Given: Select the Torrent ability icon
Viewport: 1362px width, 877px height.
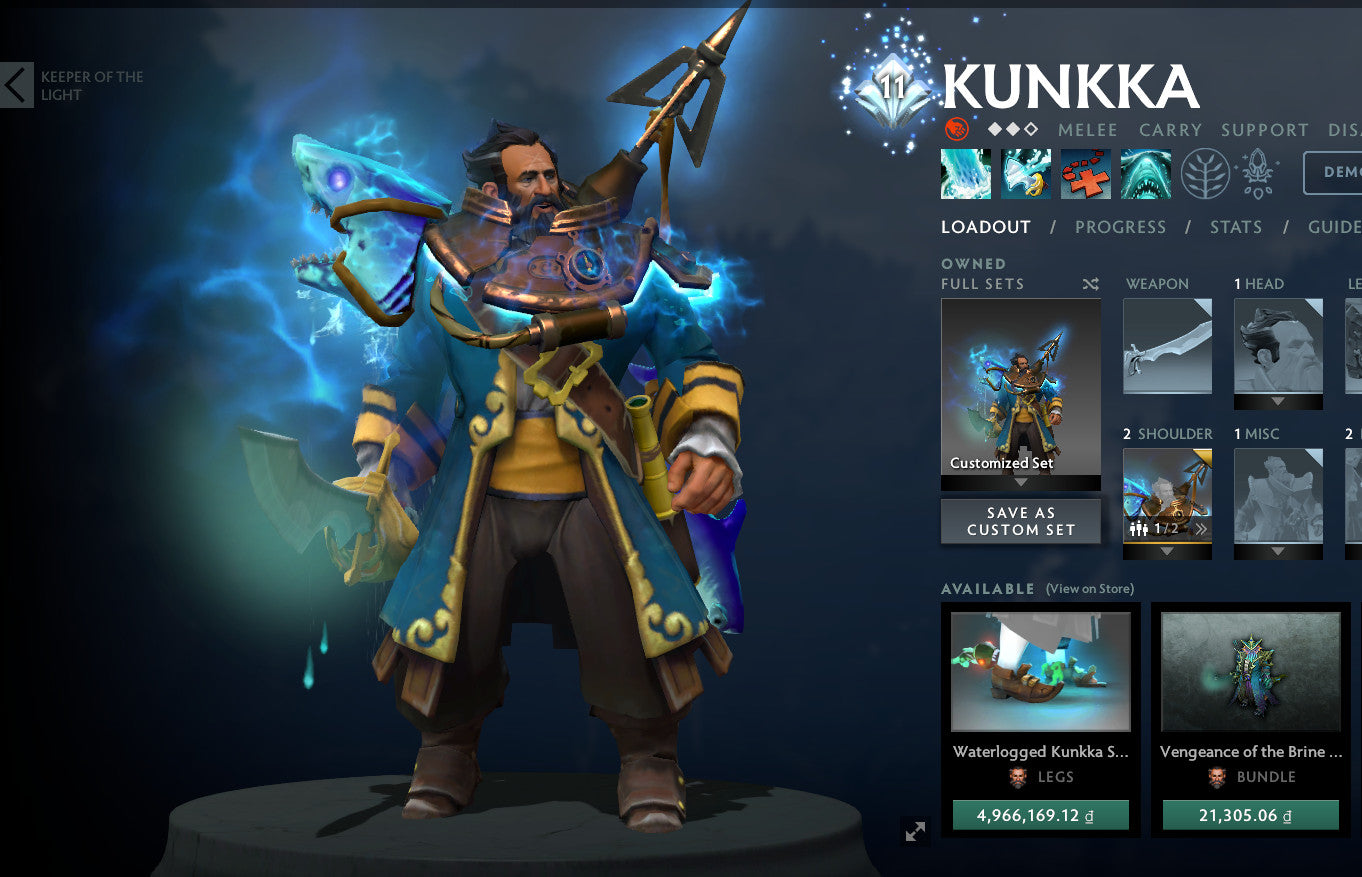Looking at the screenshot, I should (x=966, y=173).
